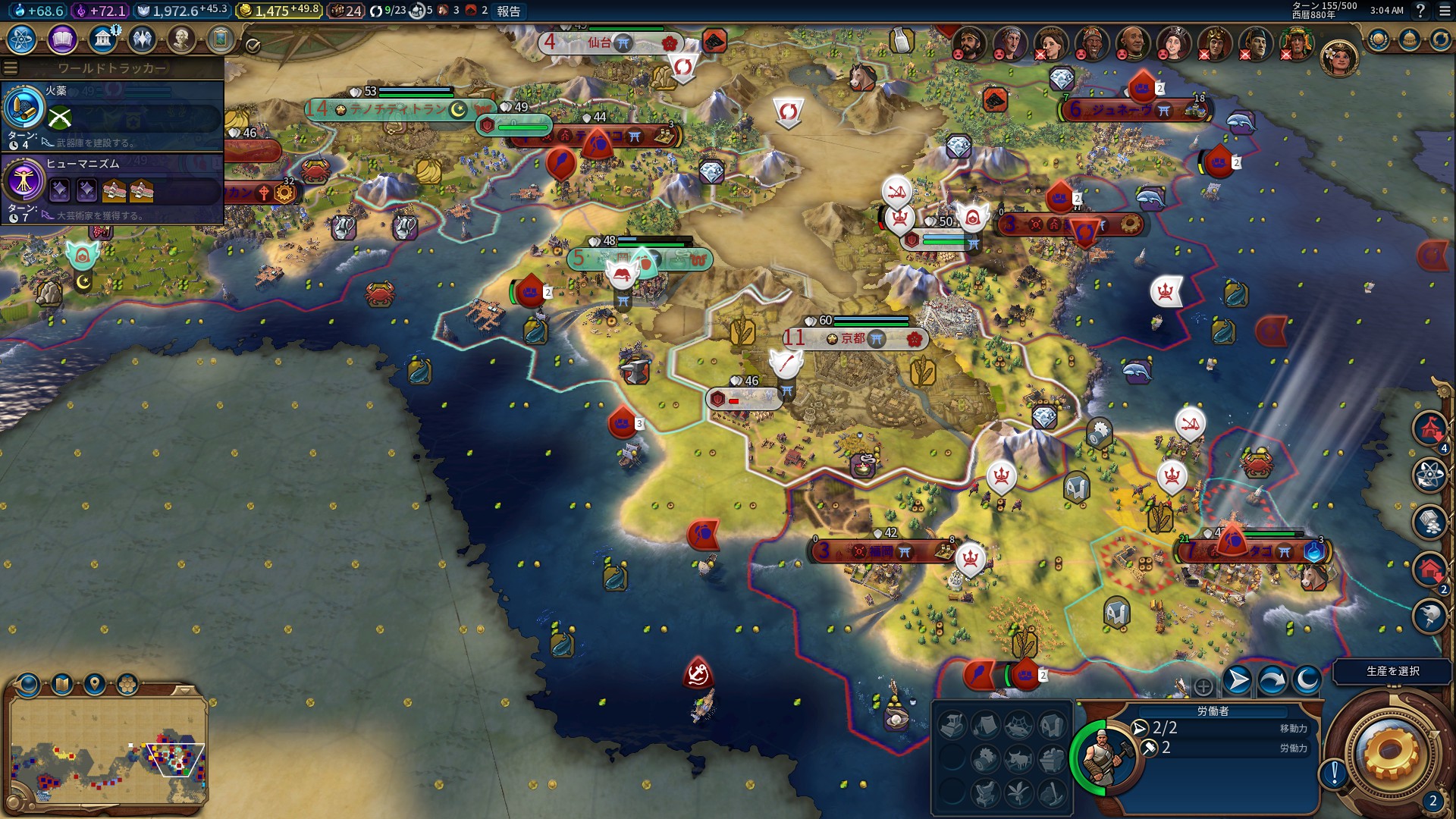The image size is (1456, 819).
Task: Activate the worker's move-to arrow command
Action: (1237, 680)
